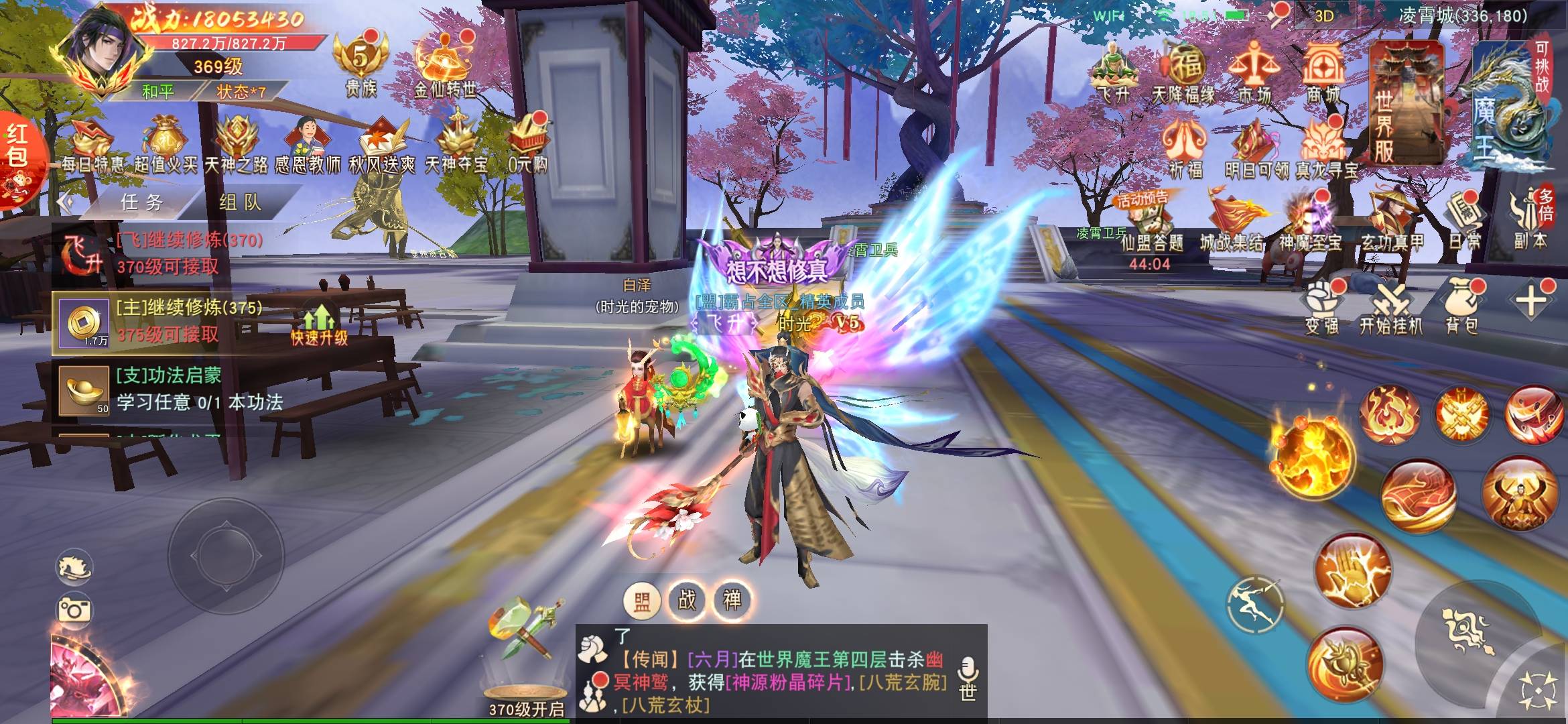Open the 副本 dungeon menu
This screenshot has width=1568, height=724.
coord(1530,220)
